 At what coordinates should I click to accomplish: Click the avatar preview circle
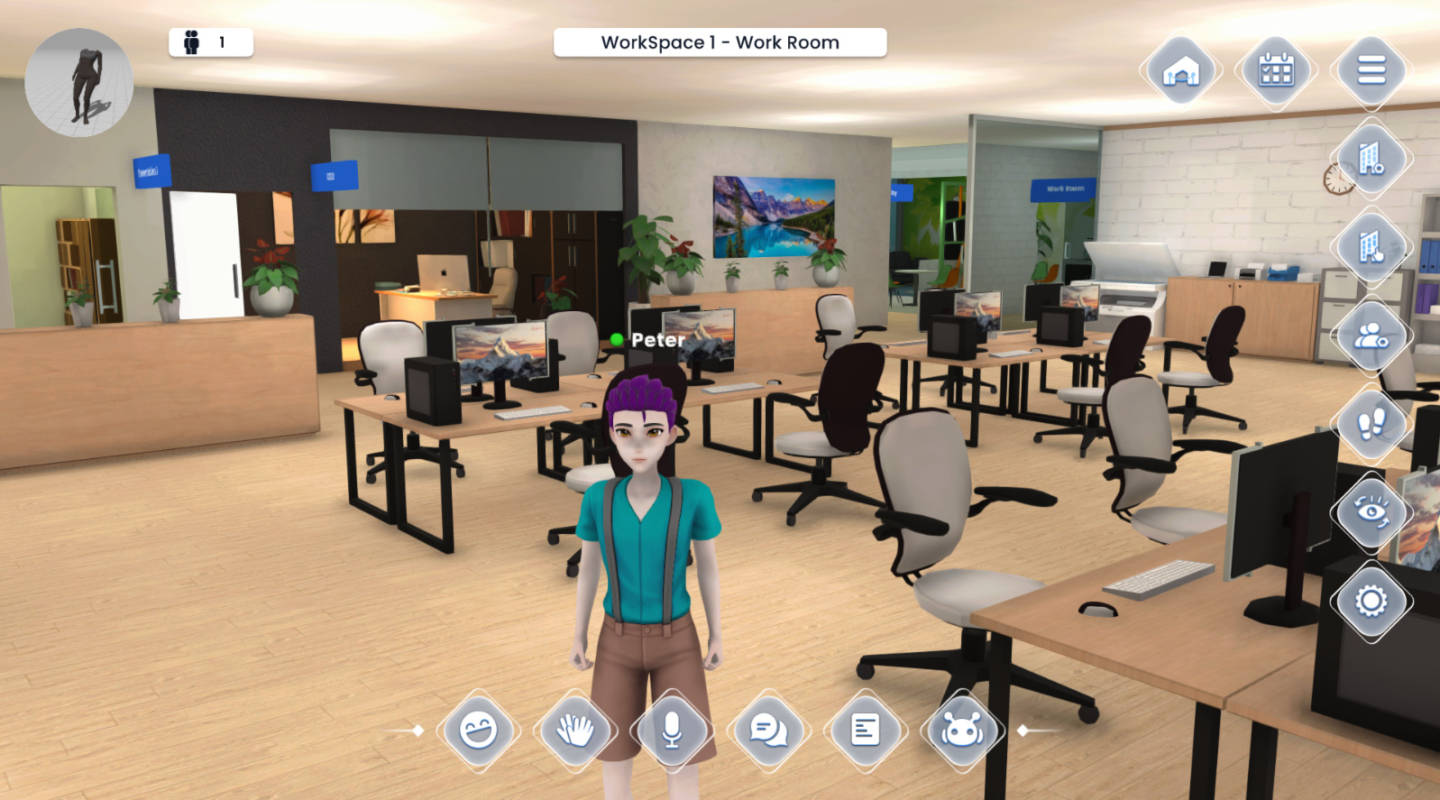[79, 82]
